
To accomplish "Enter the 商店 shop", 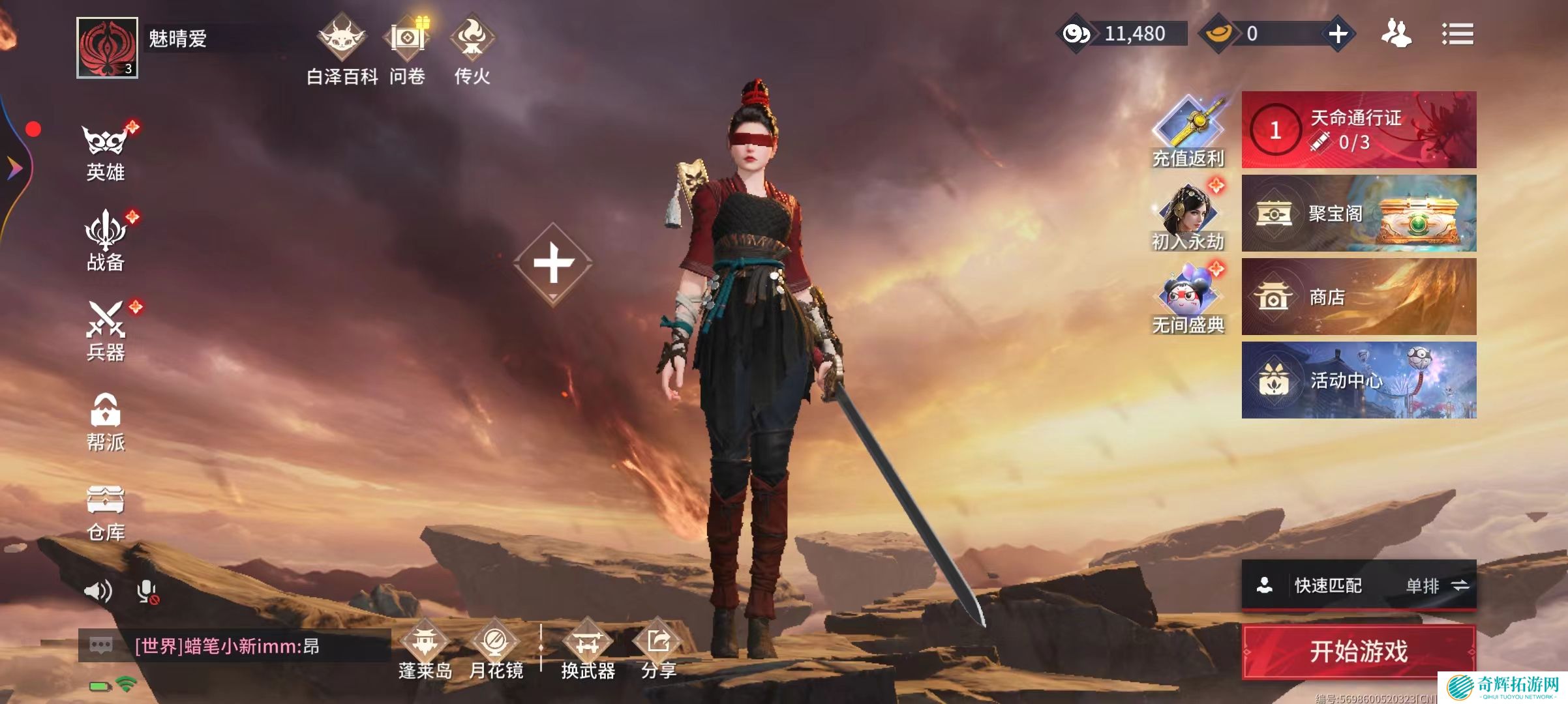I will click(1359, 297).
